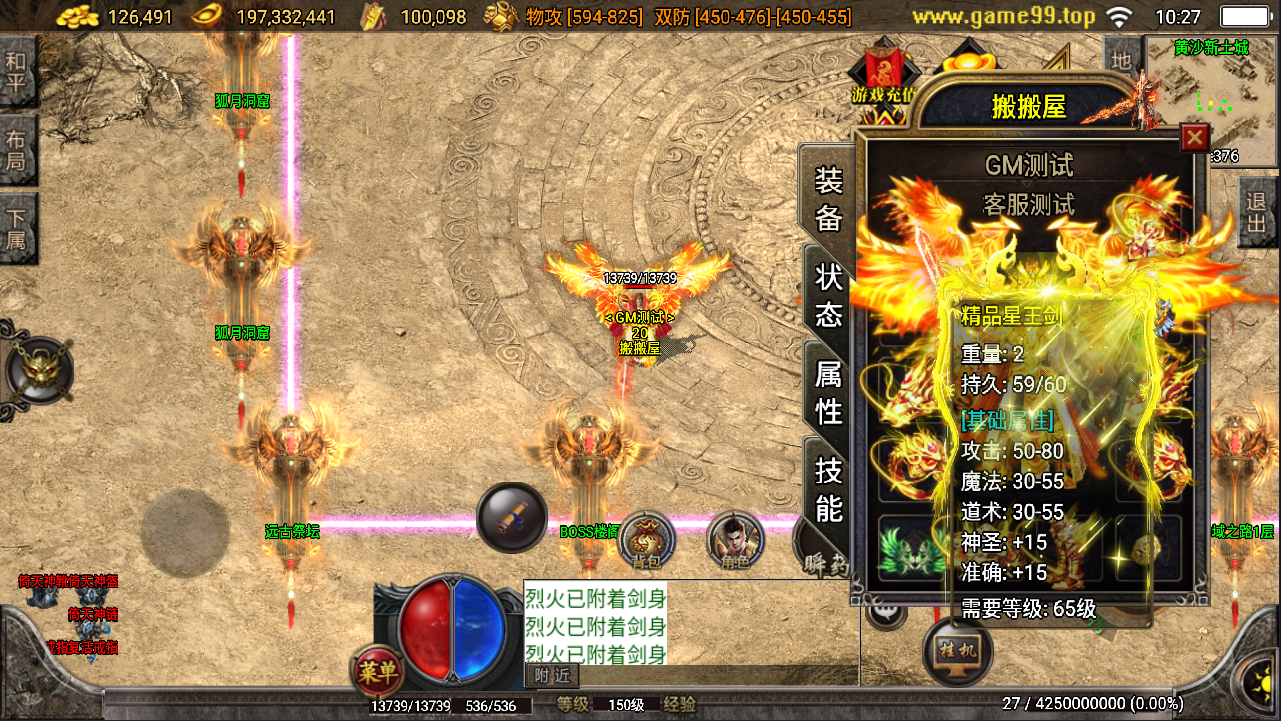The width and height of the screenshot is (1281, 721).
Task: Show the 技能 skills tab
Action: [x=829, y=488]
